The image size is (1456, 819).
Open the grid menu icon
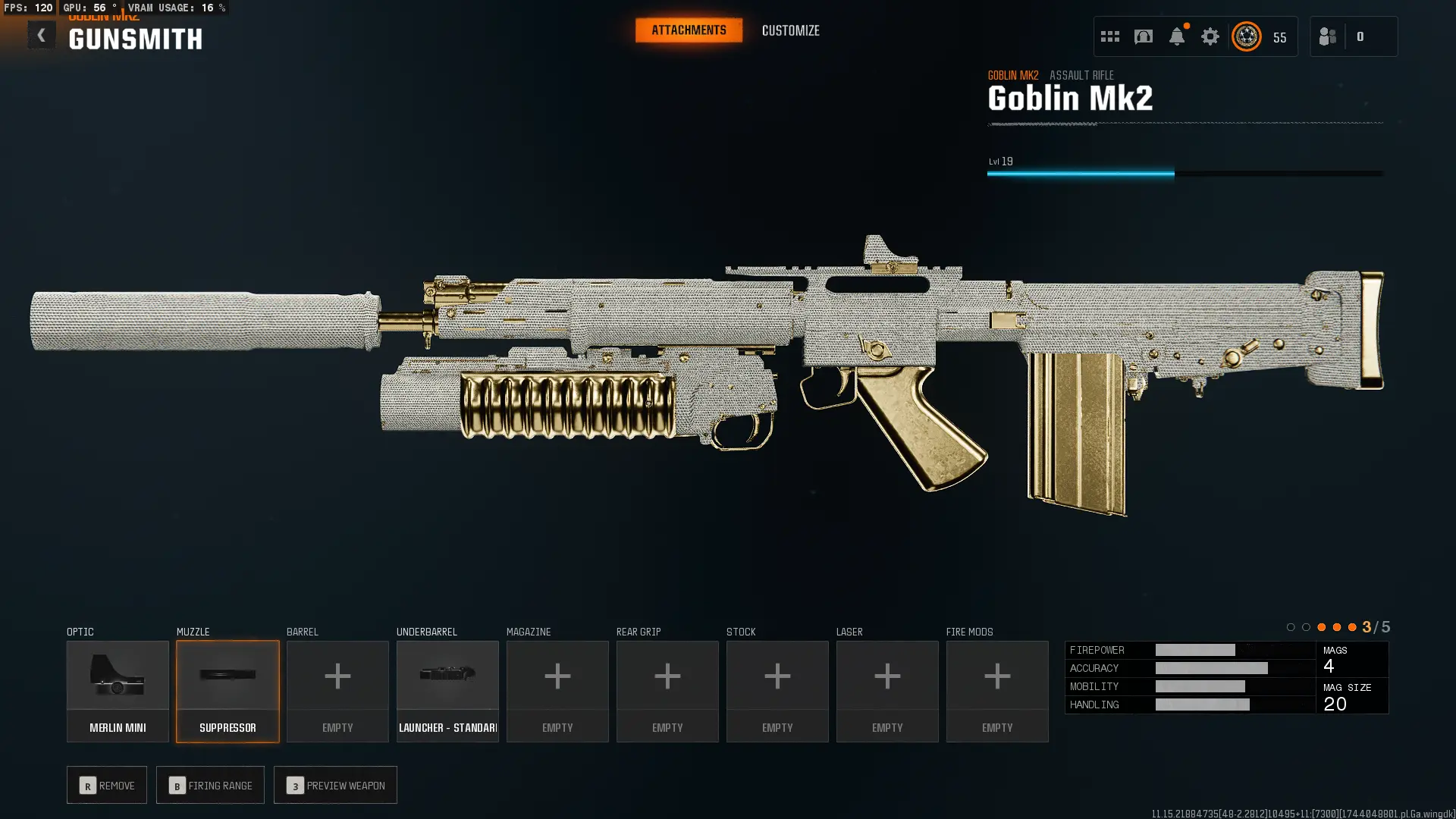click(1109, 36)
